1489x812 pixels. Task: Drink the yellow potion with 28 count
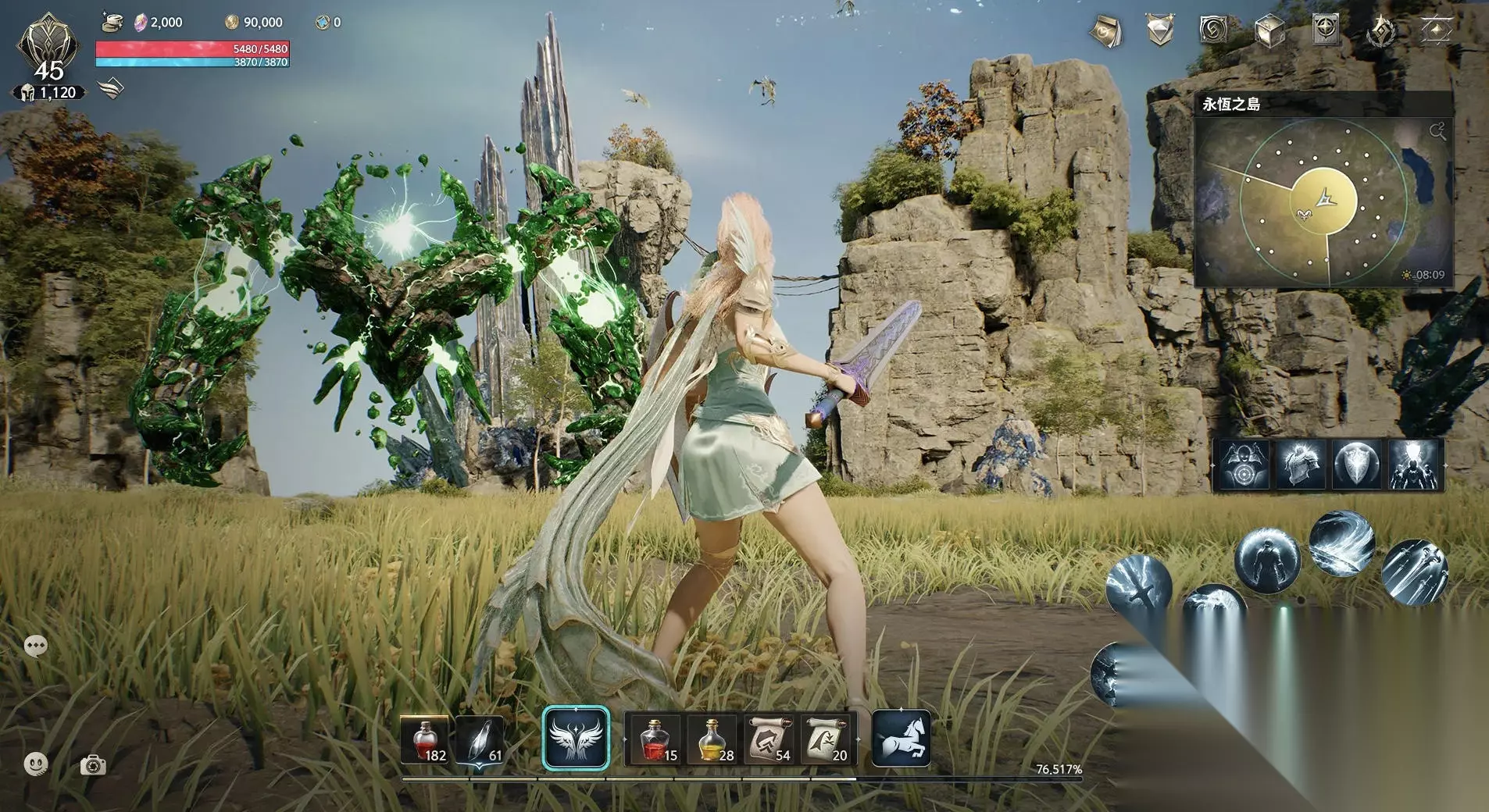712,740
